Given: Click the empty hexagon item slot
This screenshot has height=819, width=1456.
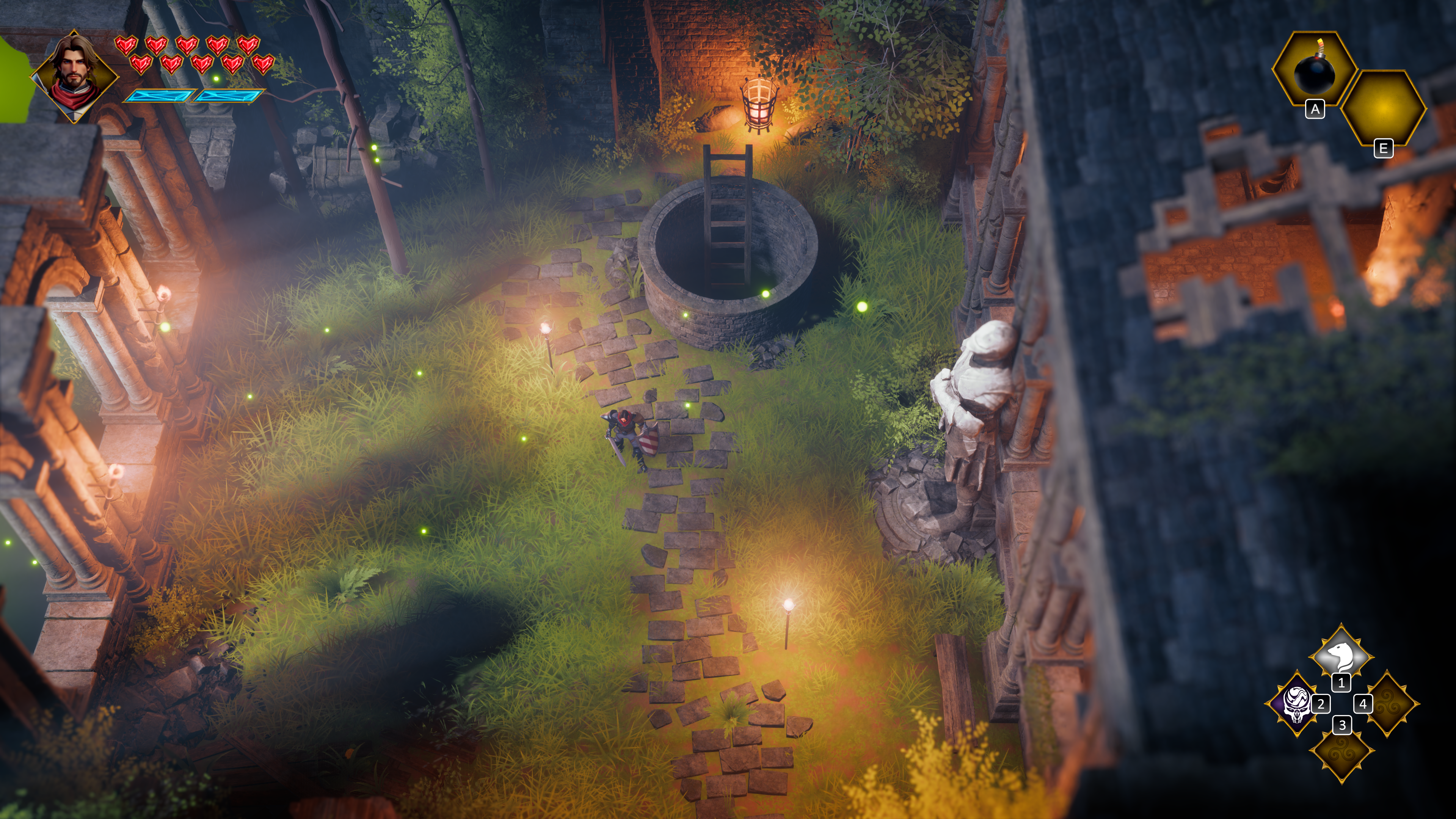Looking at the screenshot, I should (1382, 107).
